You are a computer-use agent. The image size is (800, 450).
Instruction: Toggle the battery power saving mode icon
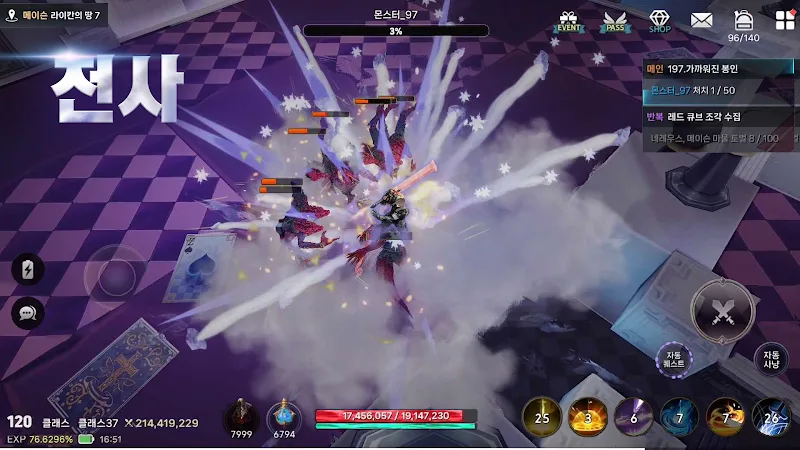coord(27,269)
